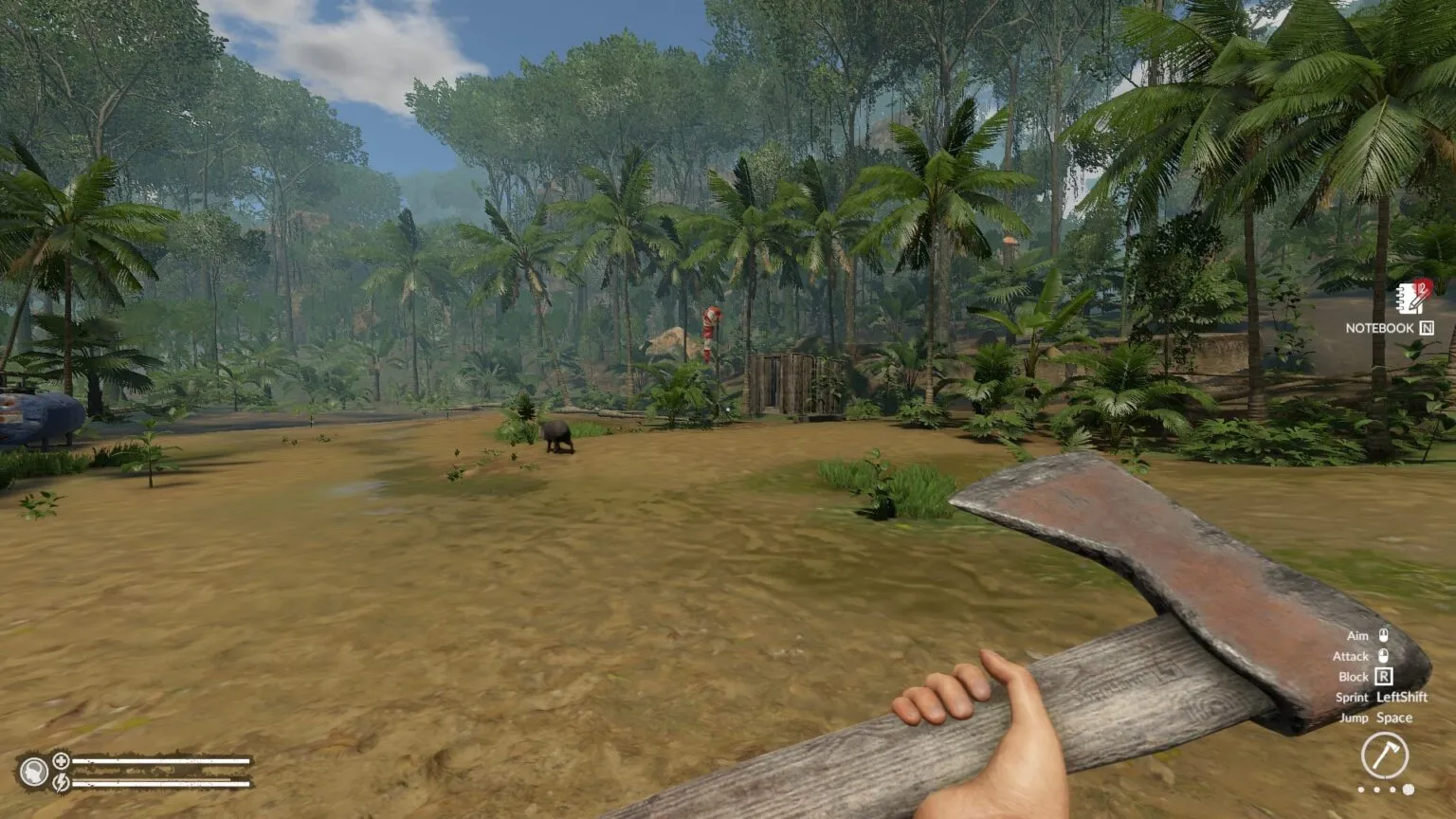Open the Notebook icon
The height and width of the screenshot is (819, 1456).
(1410, 299)
